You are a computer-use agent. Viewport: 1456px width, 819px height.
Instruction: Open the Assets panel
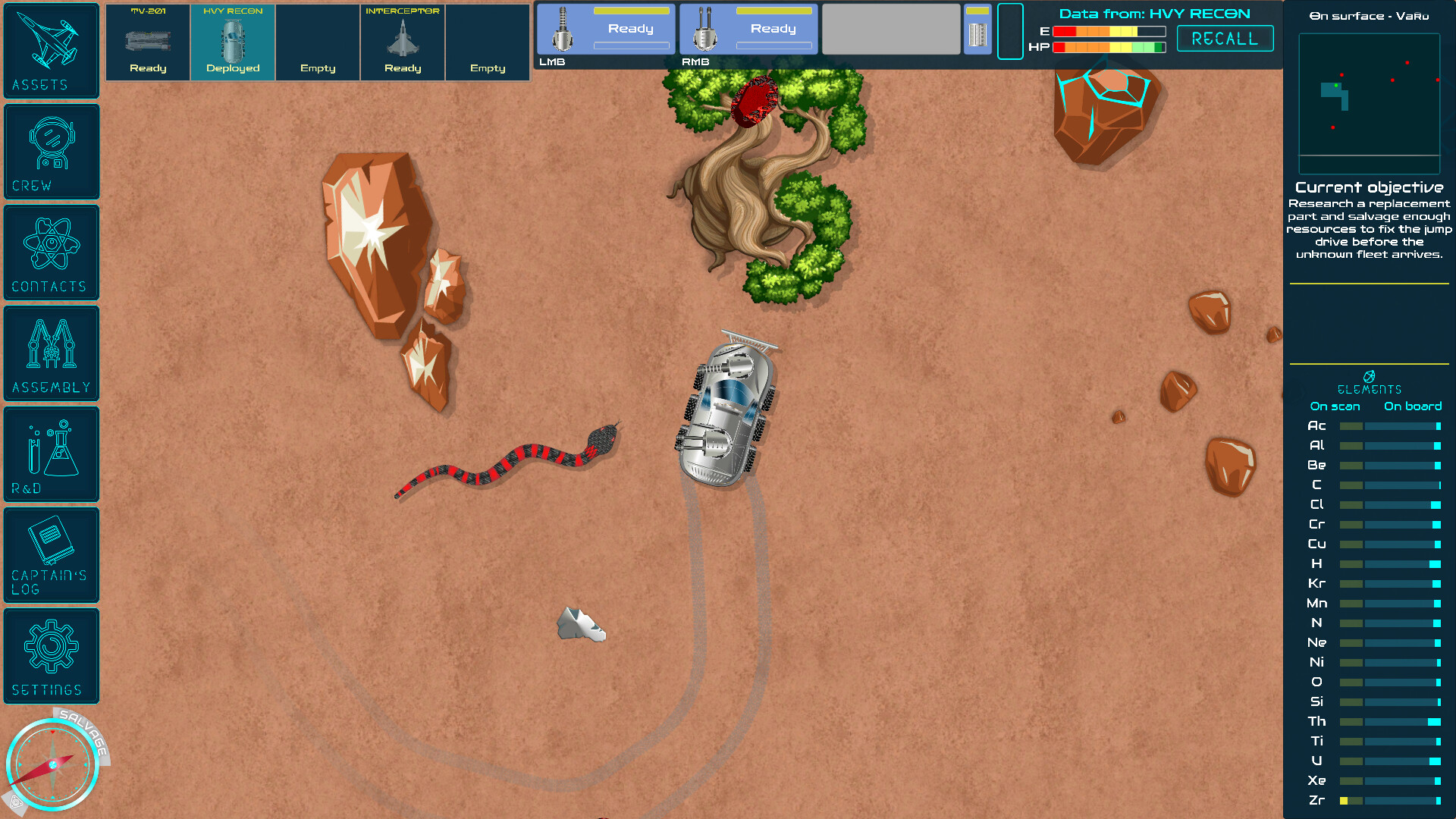point(51,49)
